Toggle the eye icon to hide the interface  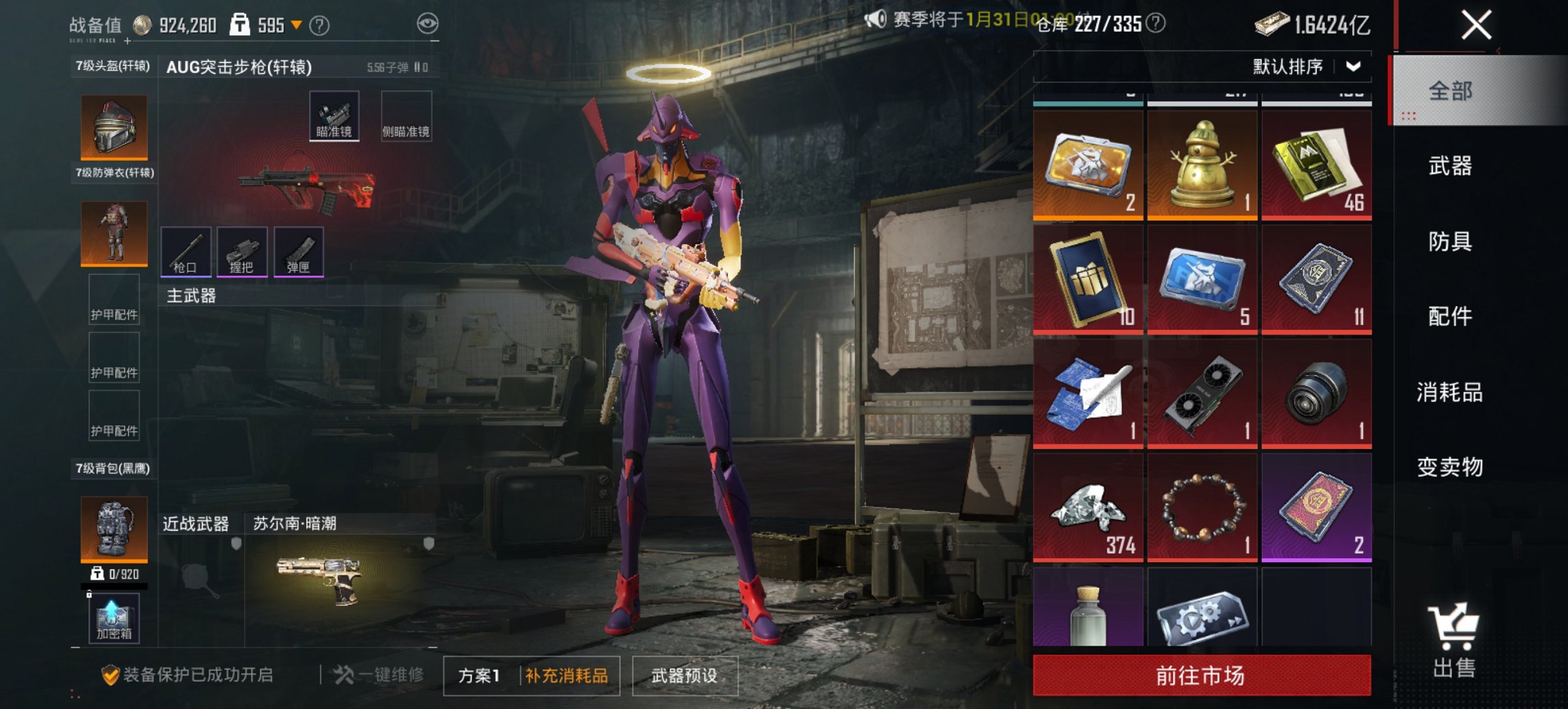coord(428,23)
